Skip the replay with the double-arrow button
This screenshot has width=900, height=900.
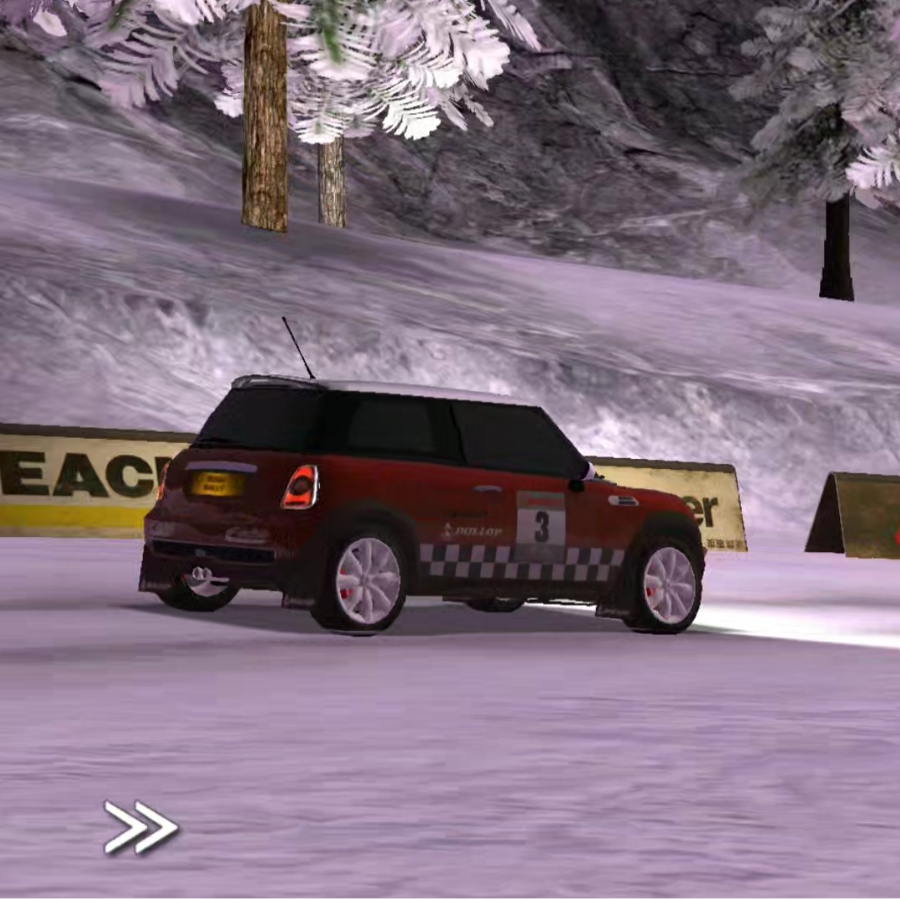coord(141,828)
